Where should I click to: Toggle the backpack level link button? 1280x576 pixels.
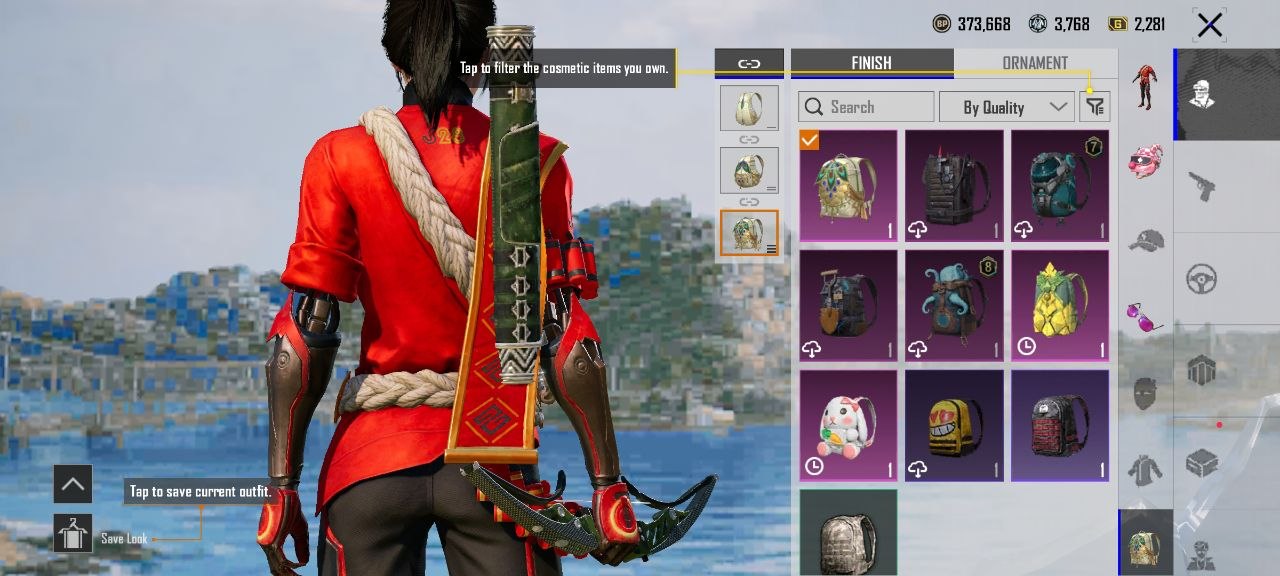pyautogui.click(x=749, y=63)
